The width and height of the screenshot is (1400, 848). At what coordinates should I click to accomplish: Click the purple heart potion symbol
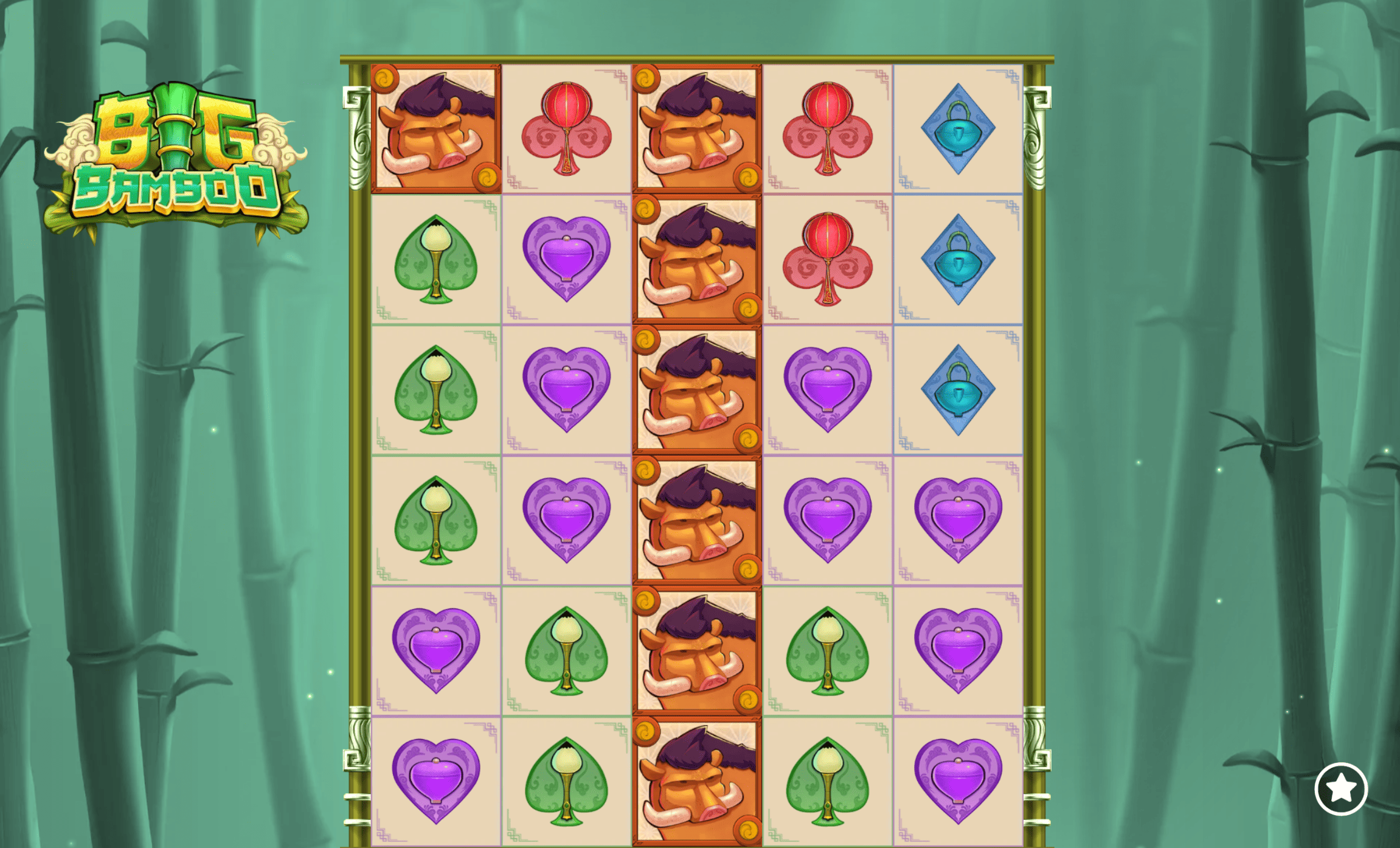[x=566, y=259]
